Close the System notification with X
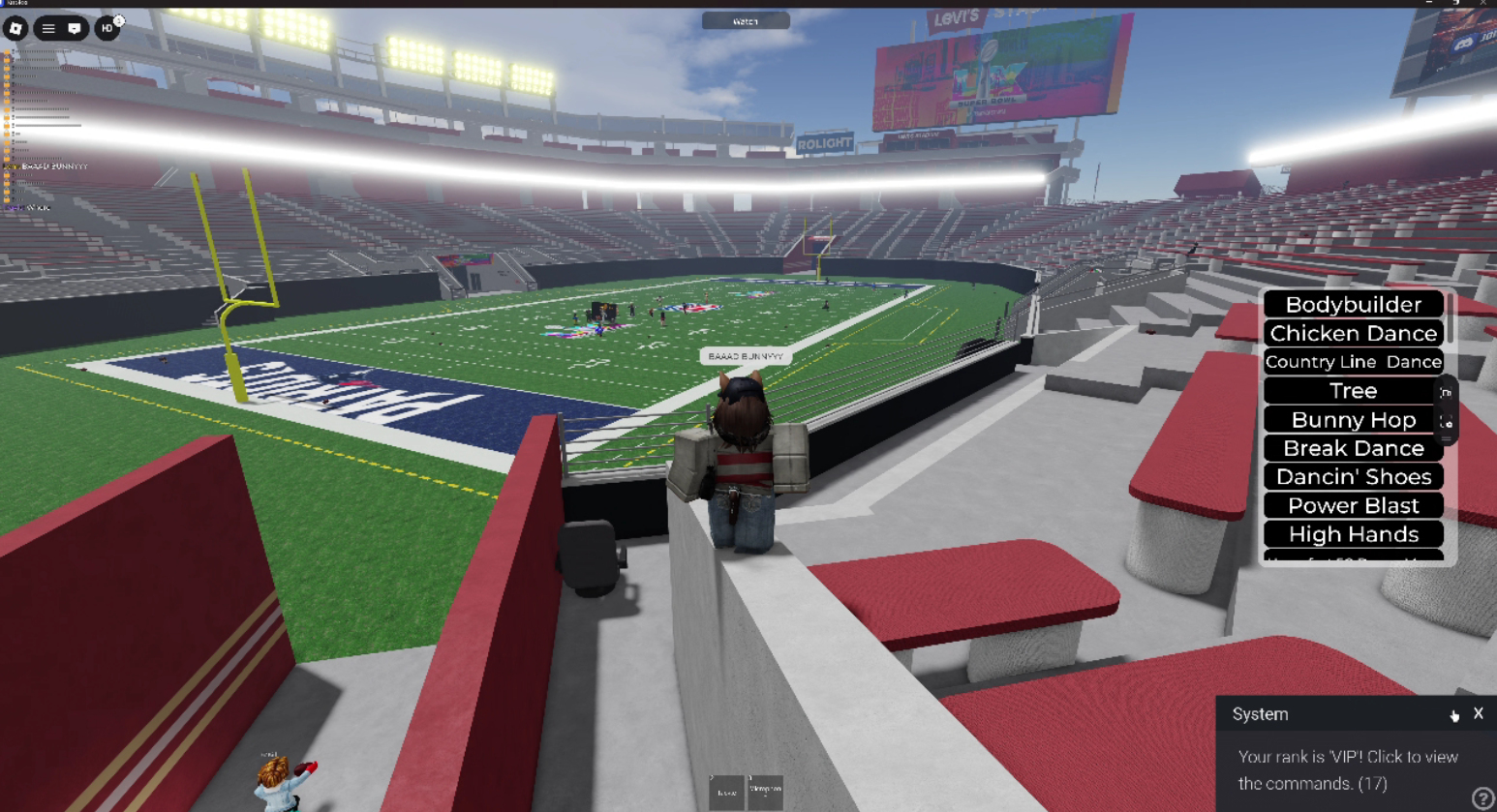The image size is (1497, 812). [1478, 713]
